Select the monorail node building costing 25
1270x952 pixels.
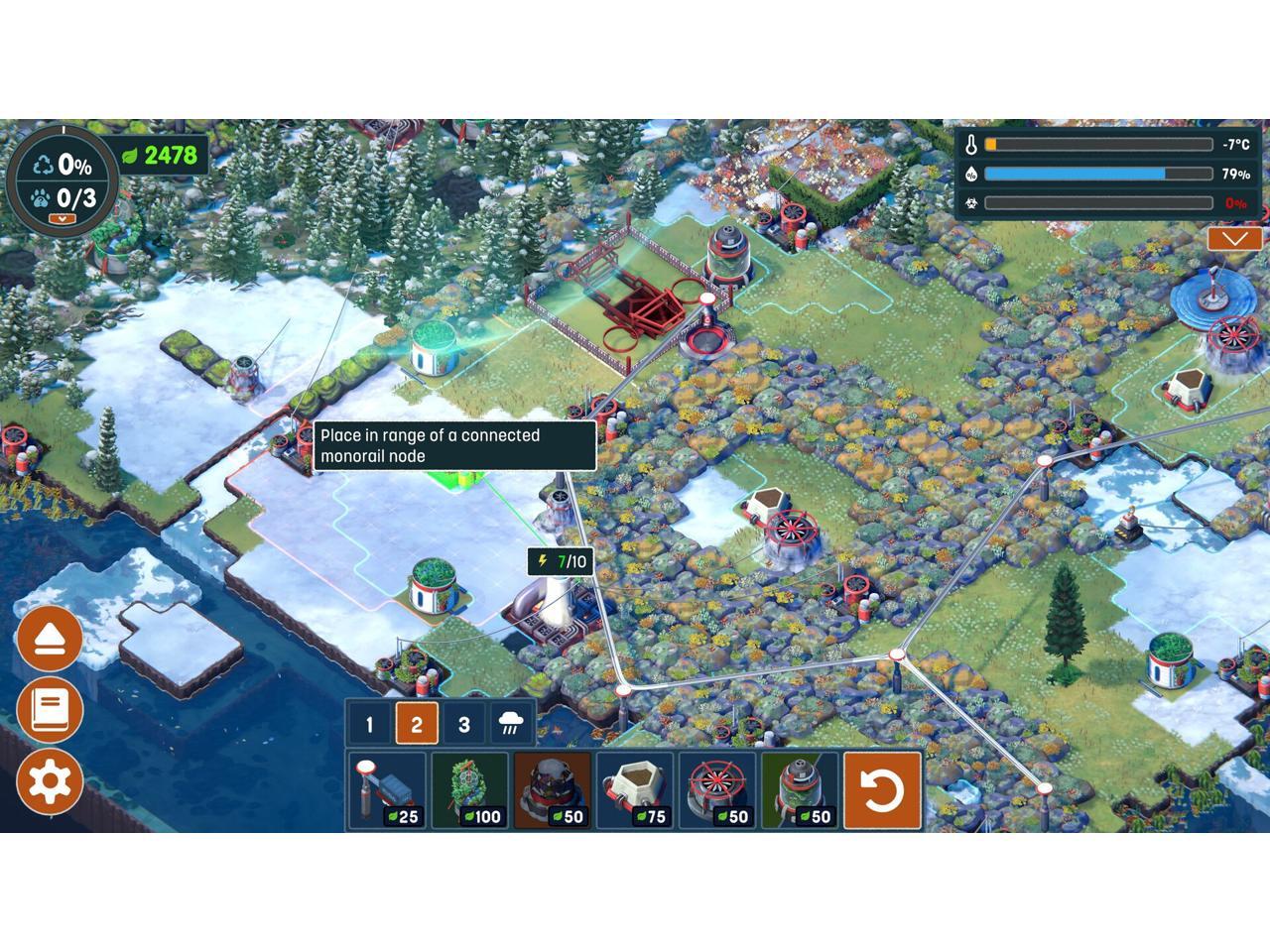click(386, 790)
